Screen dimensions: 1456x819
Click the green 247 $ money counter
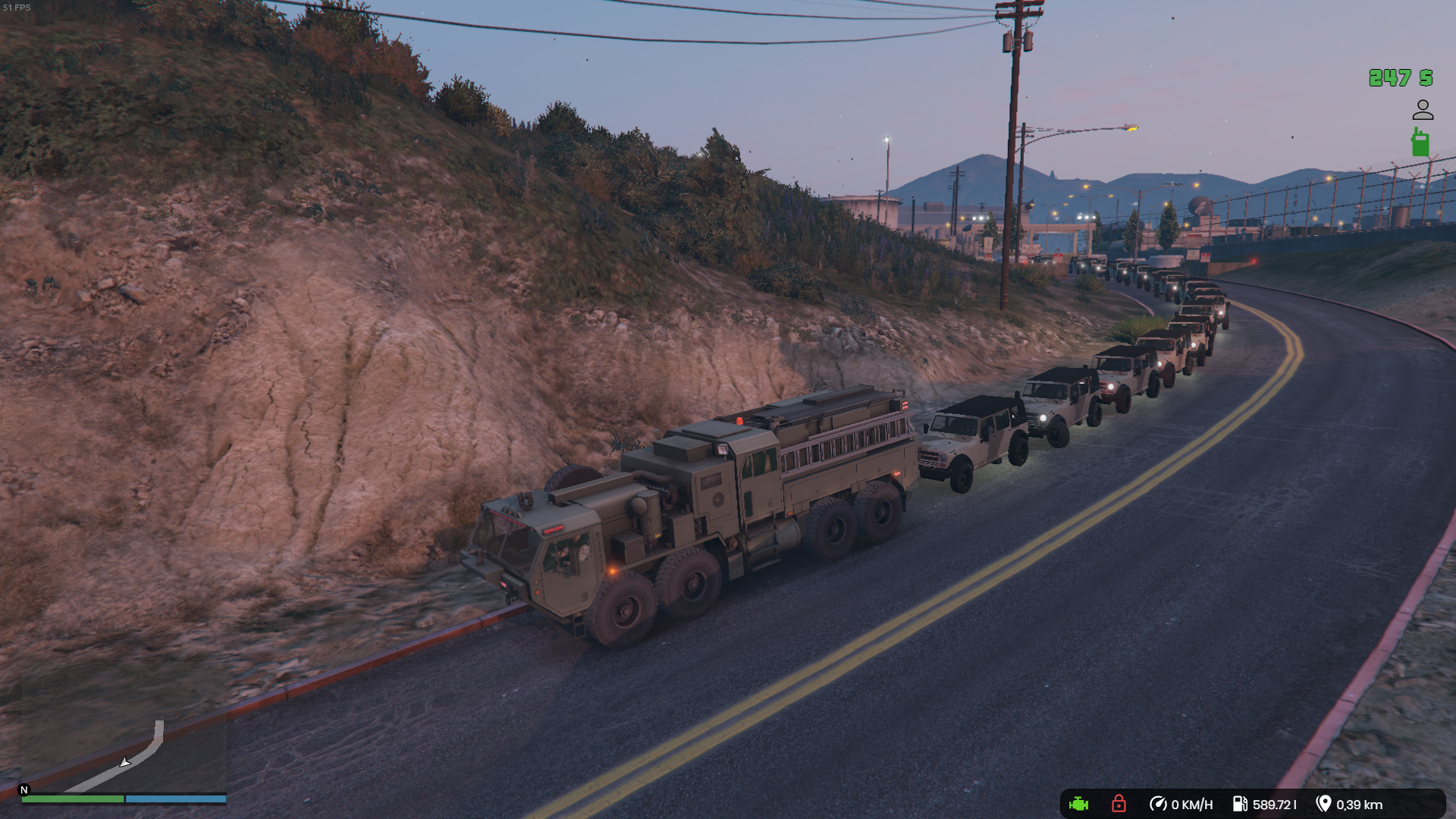click(x=1400, y=78)
